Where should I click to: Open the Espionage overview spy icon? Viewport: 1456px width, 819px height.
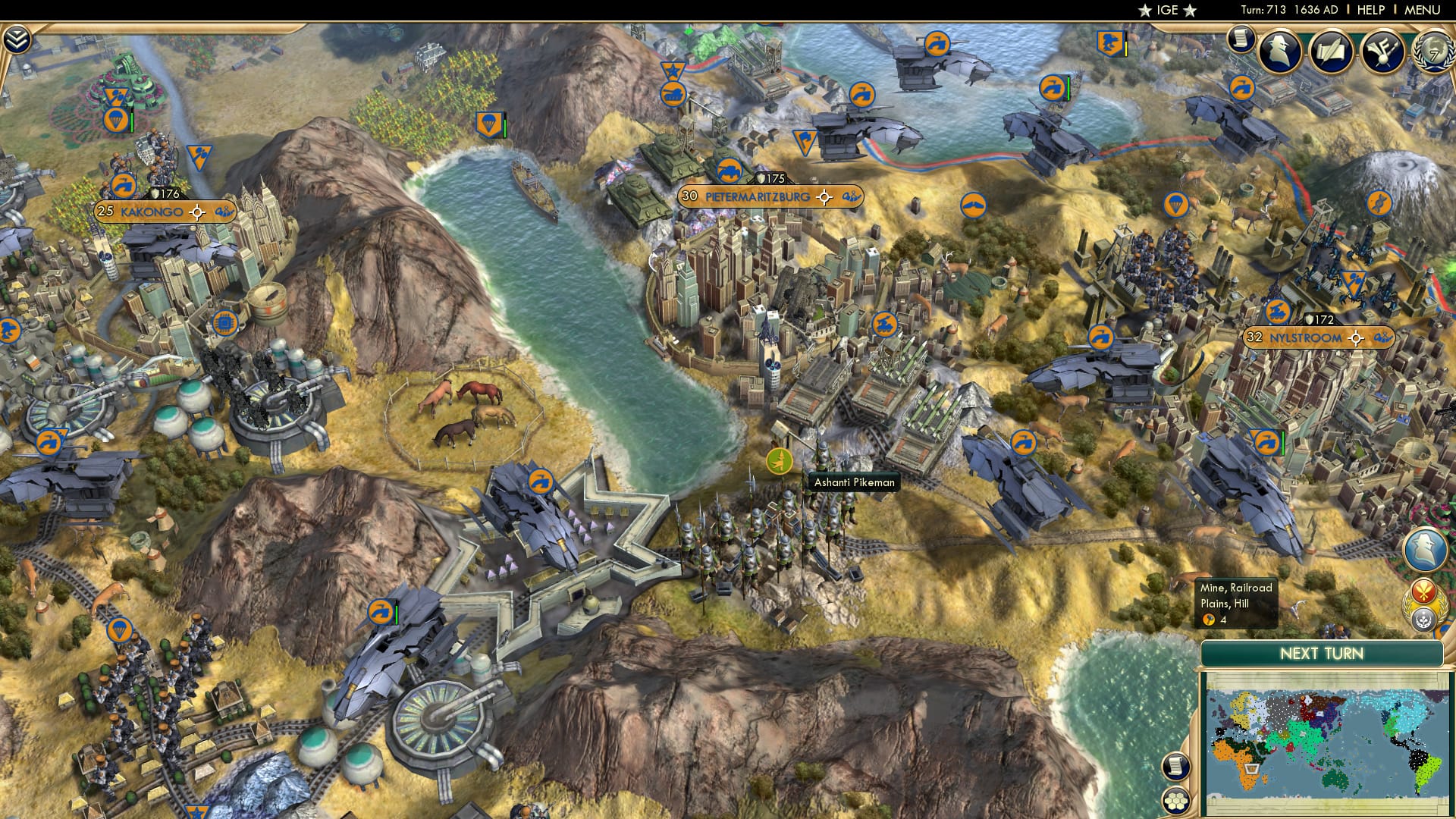coord(1280,51)
